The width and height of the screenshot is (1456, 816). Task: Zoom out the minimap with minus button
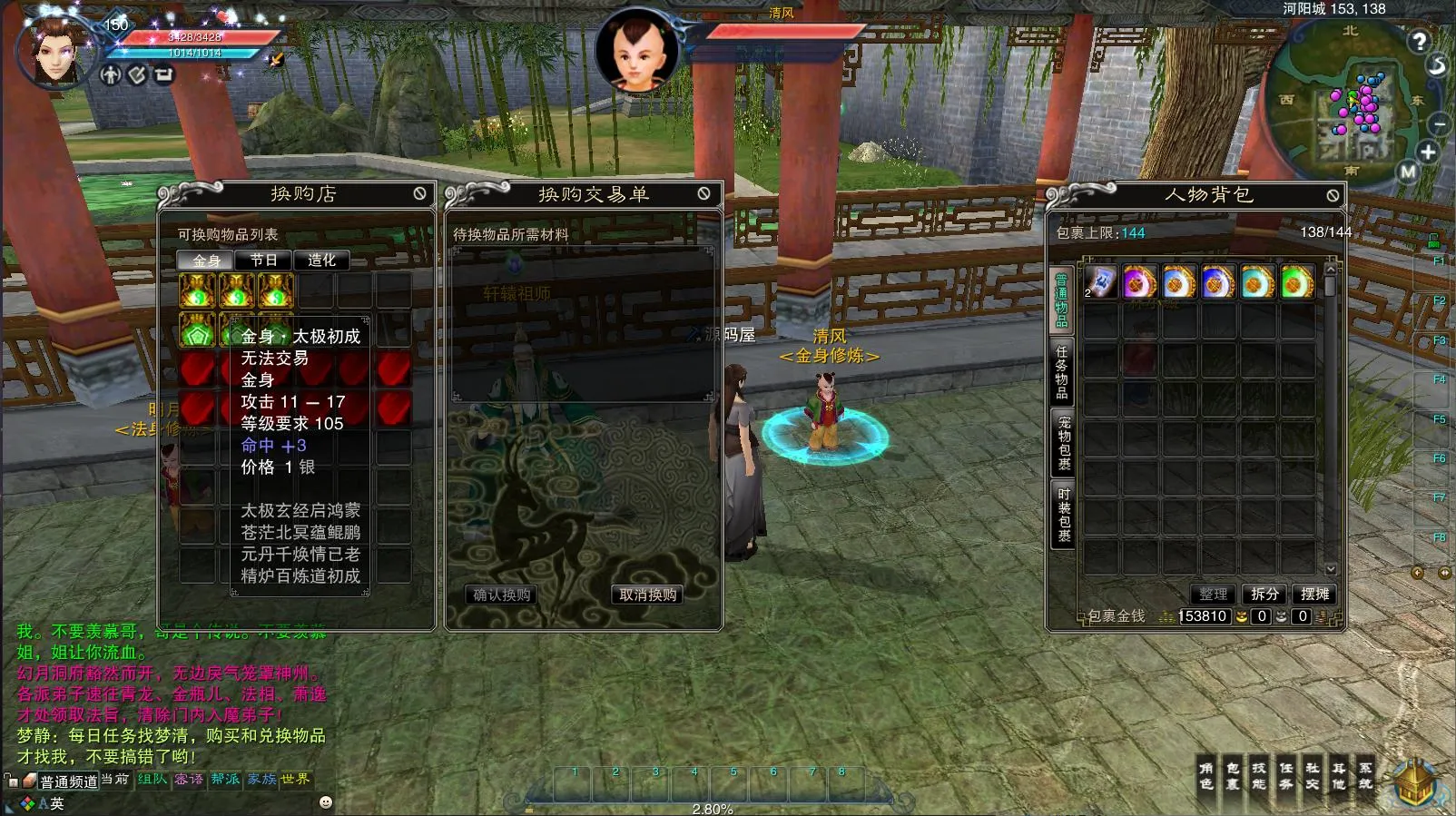click(1439, 123)
